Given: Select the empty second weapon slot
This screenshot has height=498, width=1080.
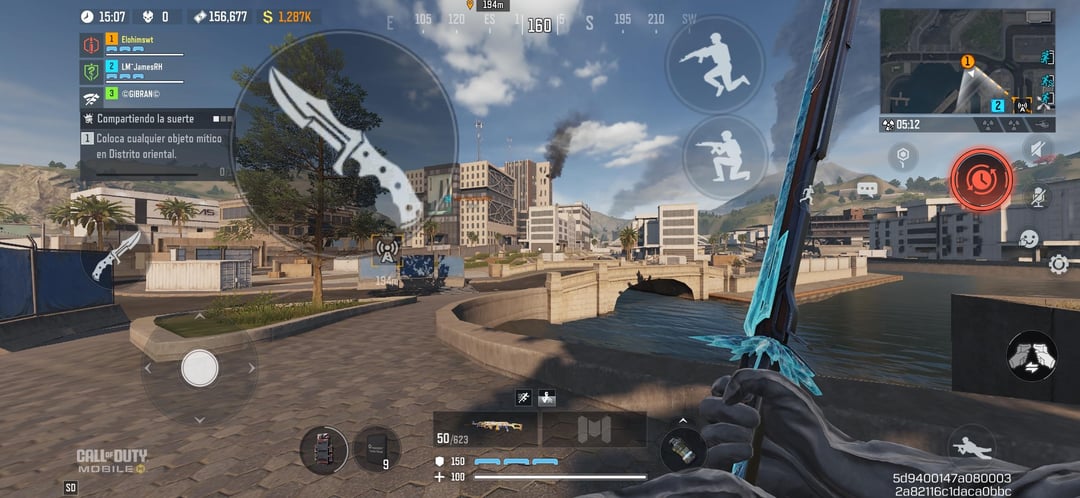Looking at the screenshot, I should (593, 429).
